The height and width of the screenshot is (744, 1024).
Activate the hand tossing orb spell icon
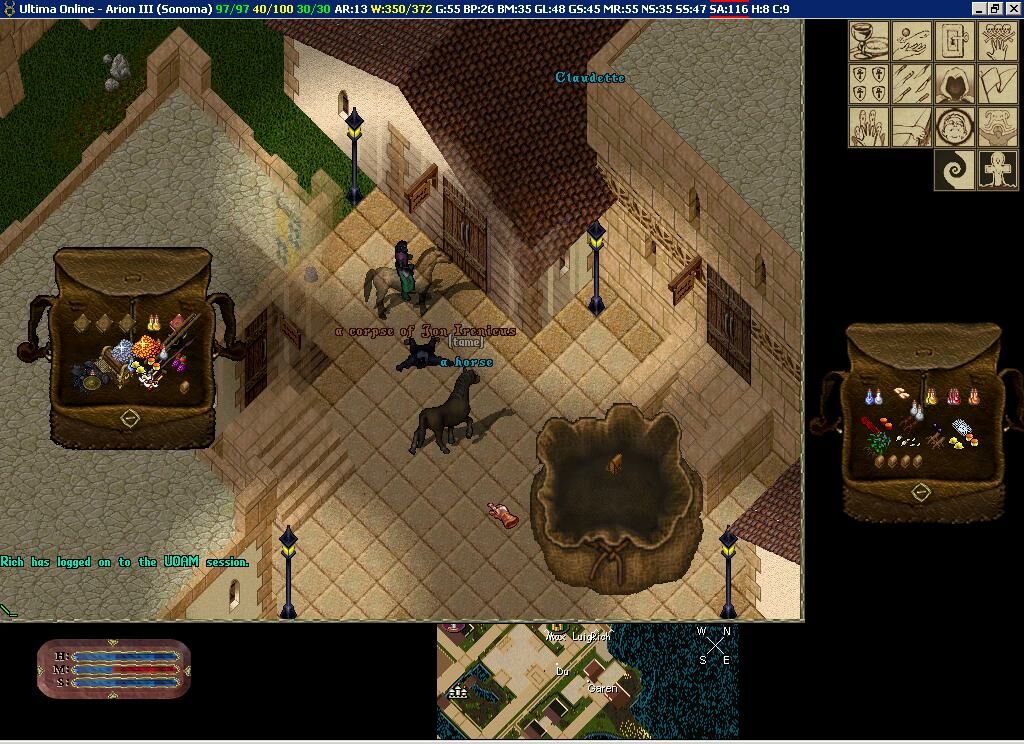912,41
